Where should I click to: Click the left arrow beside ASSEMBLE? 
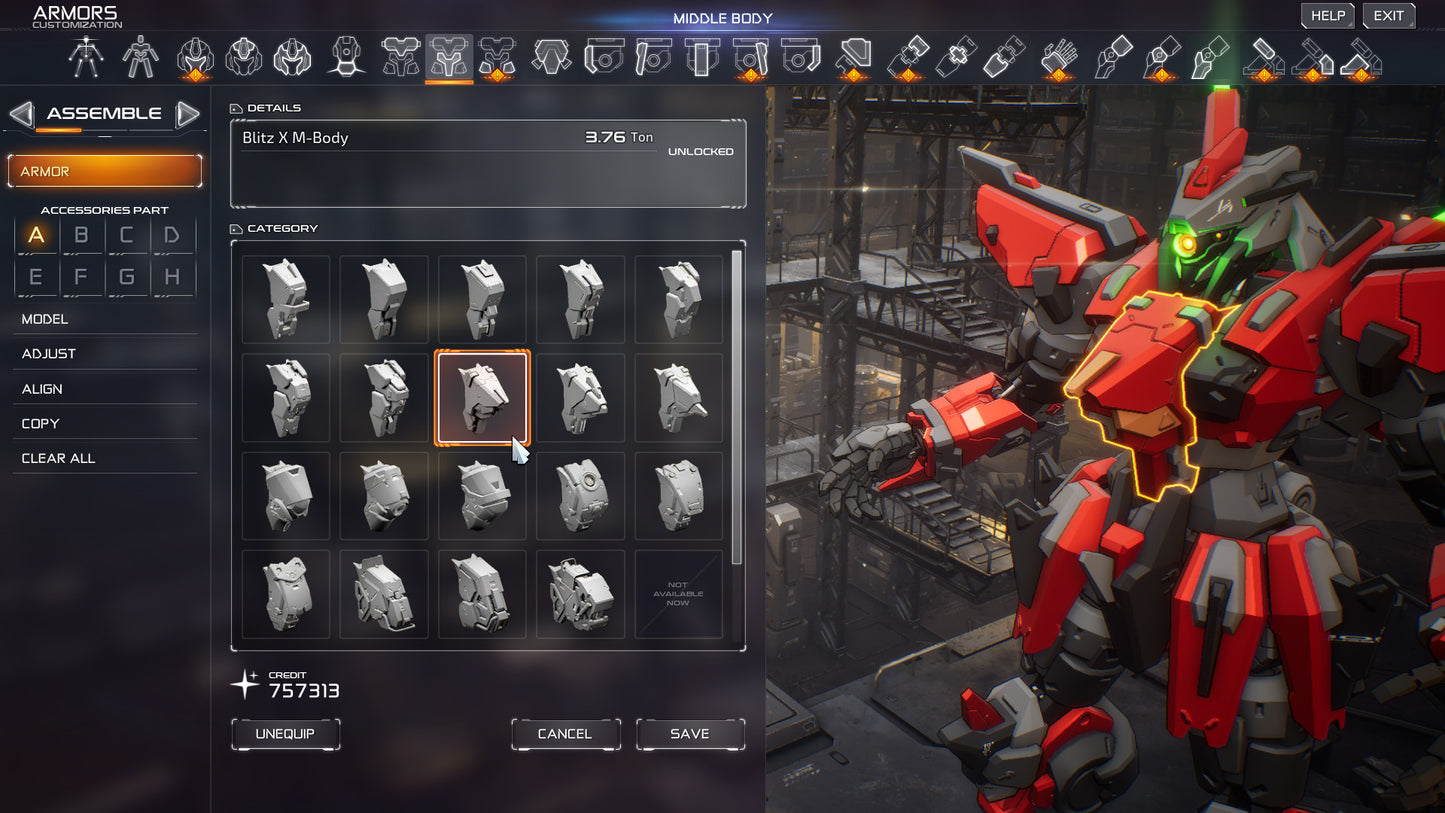[x=20, y=114]
